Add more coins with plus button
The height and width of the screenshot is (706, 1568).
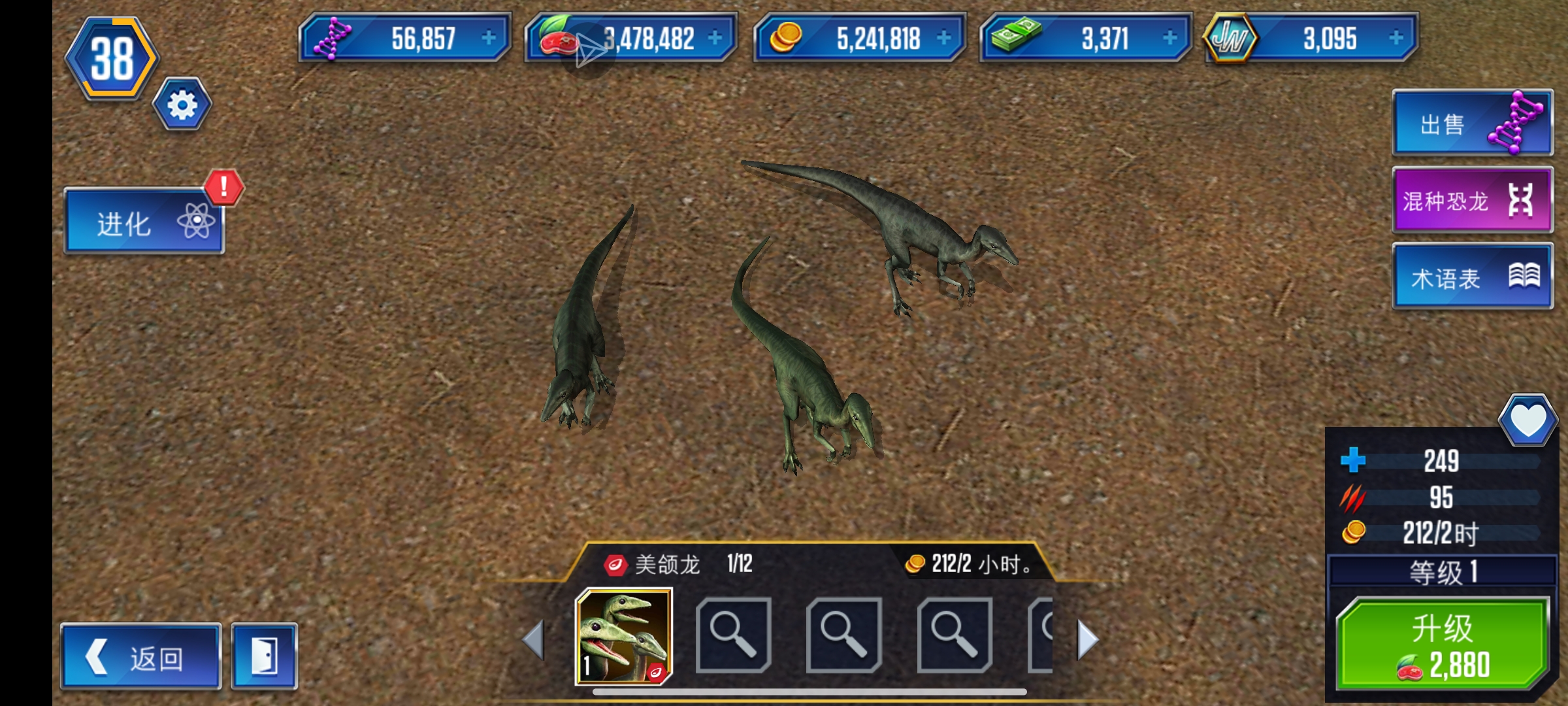[x=943, y=38]
